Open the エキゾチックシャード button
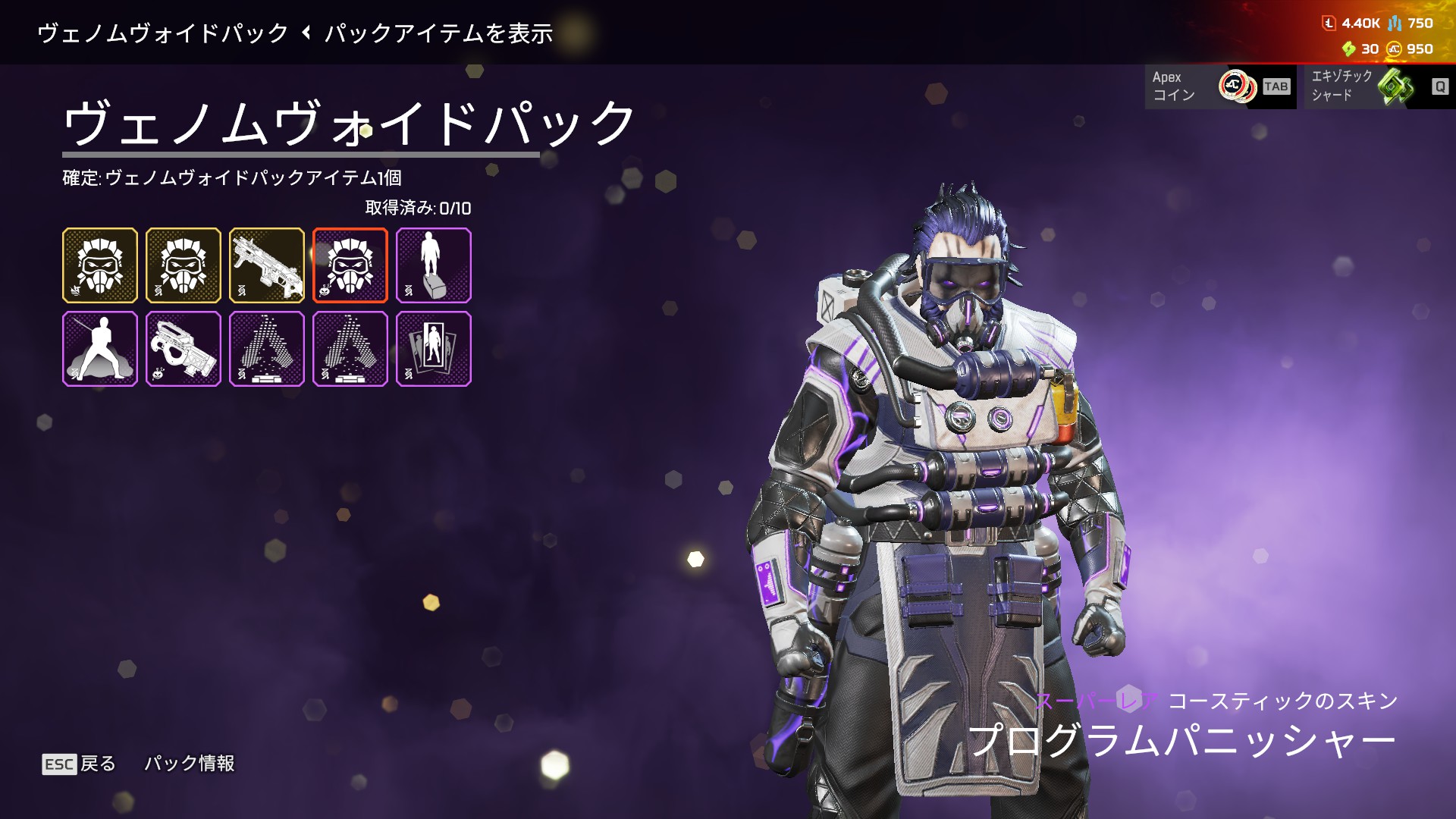Viewport: 1456px width, 819px height. [x=1376, y=86]
